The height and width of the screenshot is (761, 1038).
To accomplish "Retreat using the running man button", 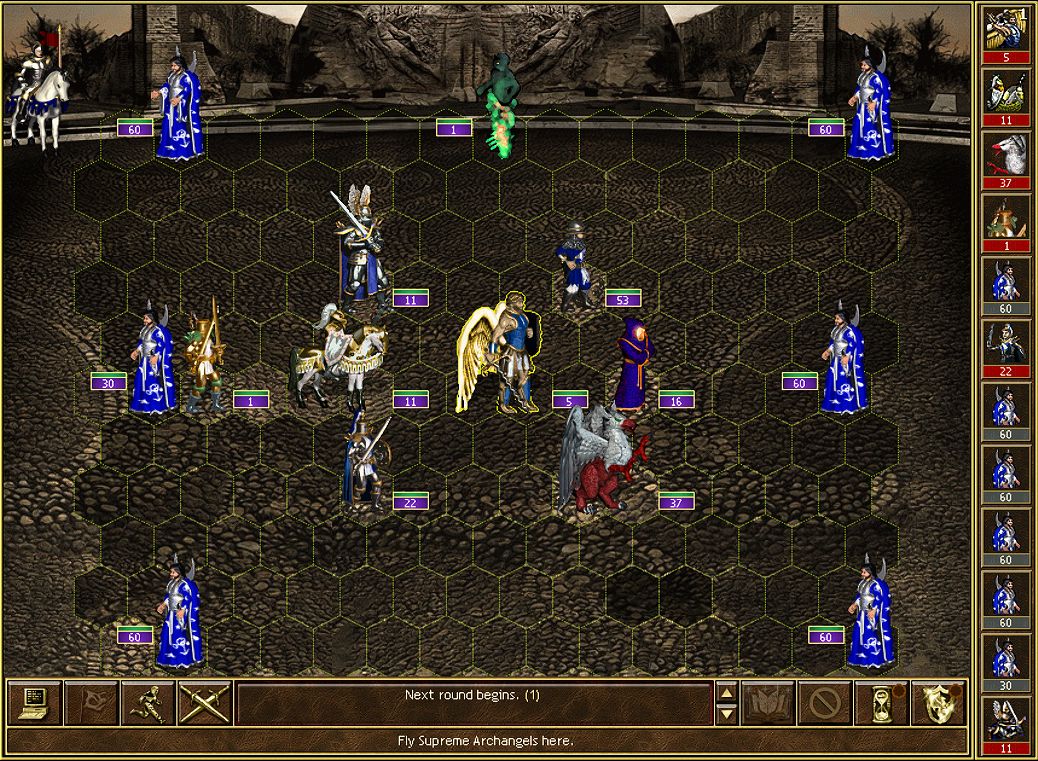I will (148, 703).
